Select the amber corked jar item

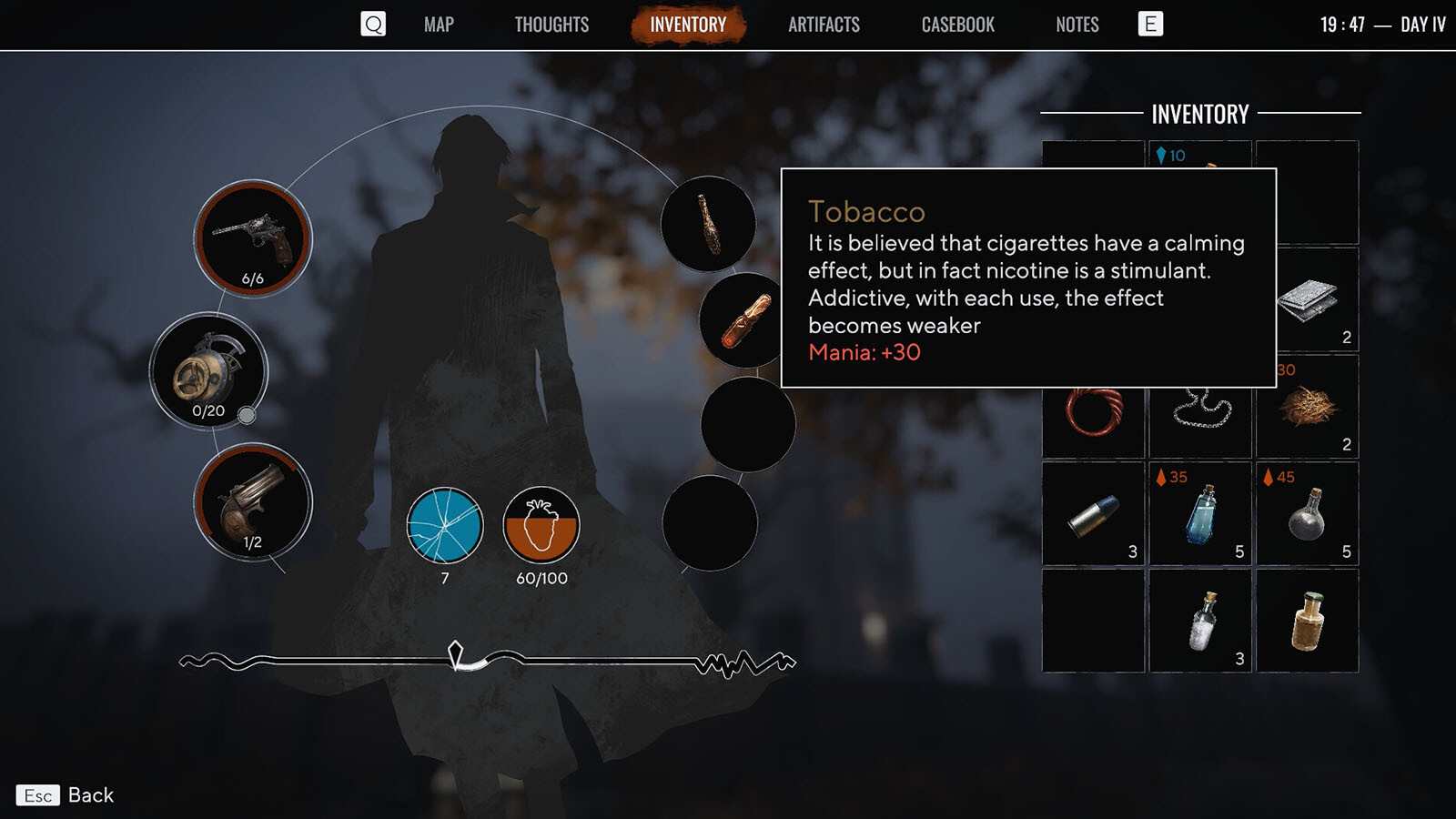point(1307,622)
